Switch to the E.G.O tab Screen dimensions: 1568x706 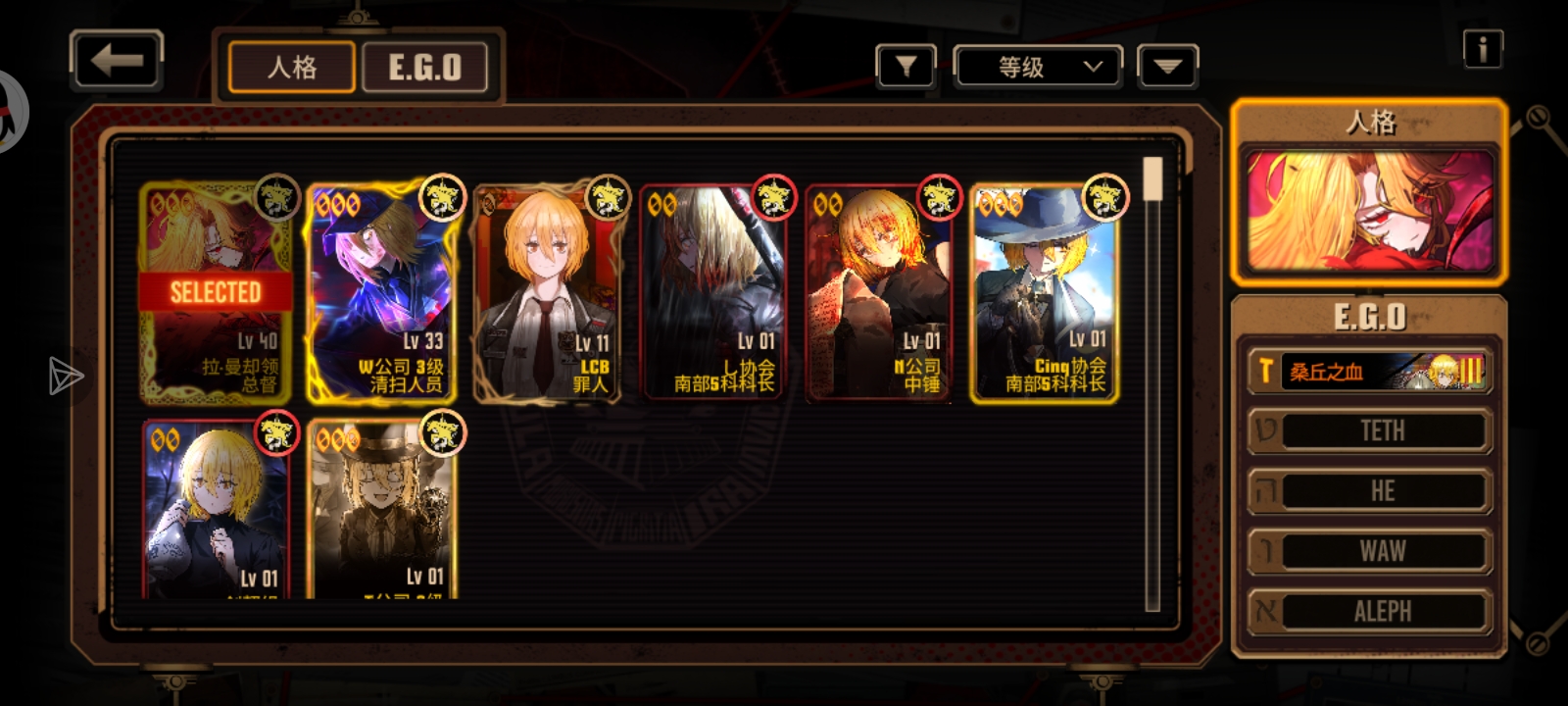(424, 68)
